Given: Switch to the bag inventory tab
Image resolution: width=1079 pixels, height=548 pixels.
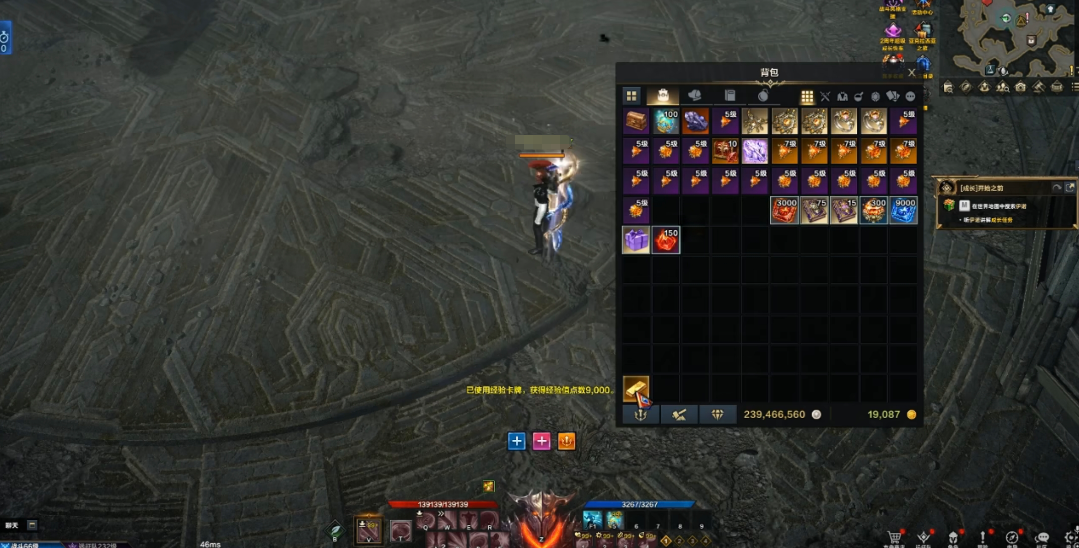Looking at the screenshot, I should click(661, 96).
